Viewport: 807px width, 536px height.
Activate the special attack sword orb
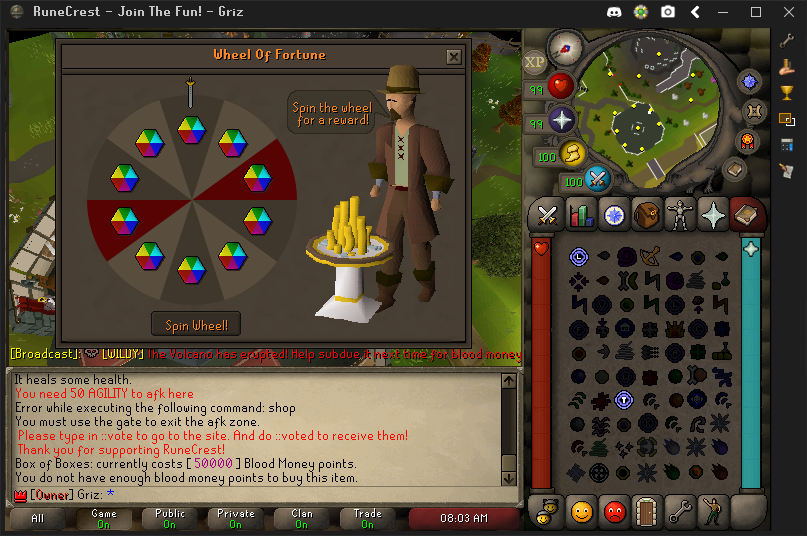coord(598,179)
